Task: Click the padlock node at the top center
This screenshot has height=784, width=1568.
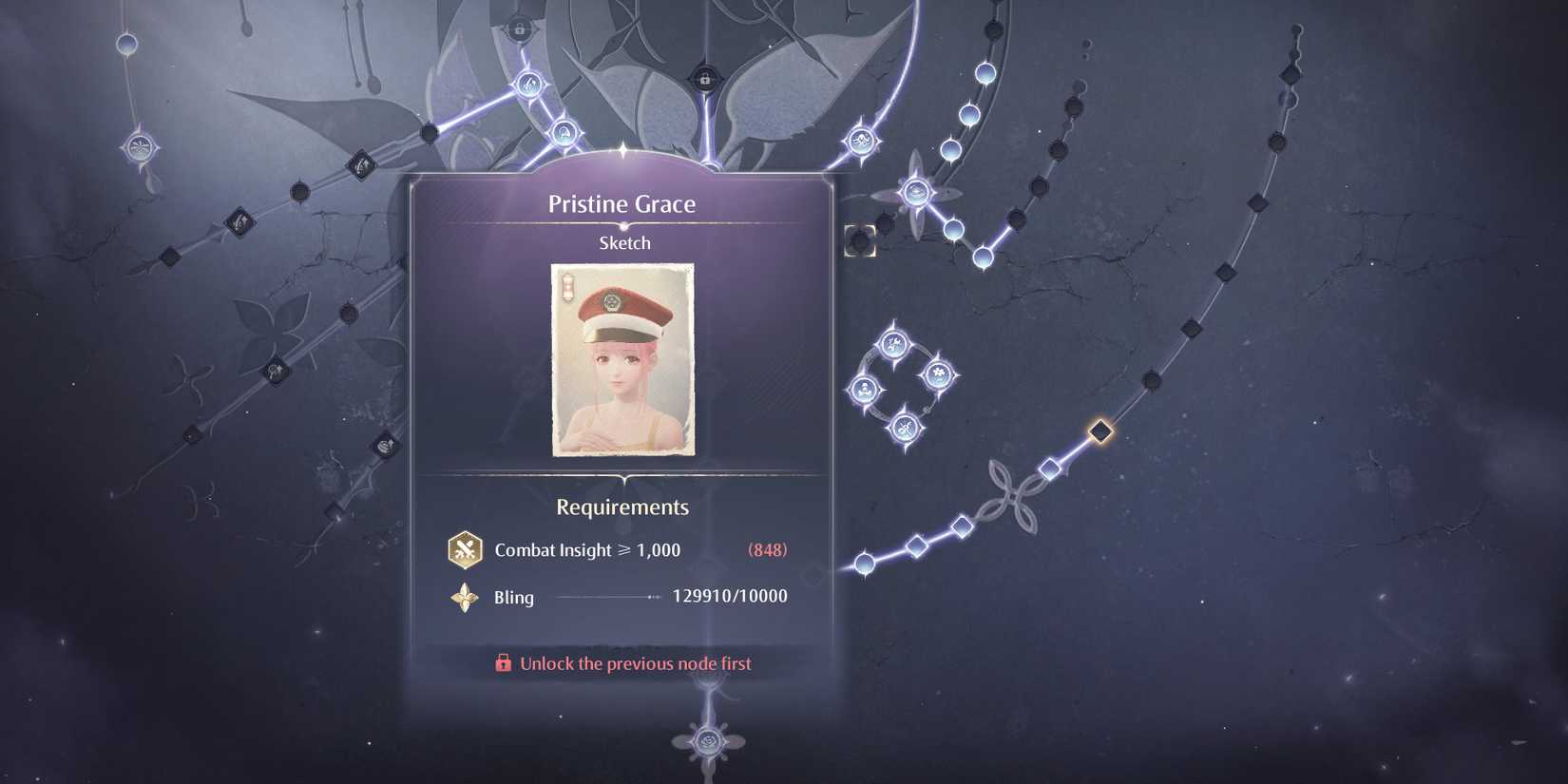Action: [x=704, y=80]
